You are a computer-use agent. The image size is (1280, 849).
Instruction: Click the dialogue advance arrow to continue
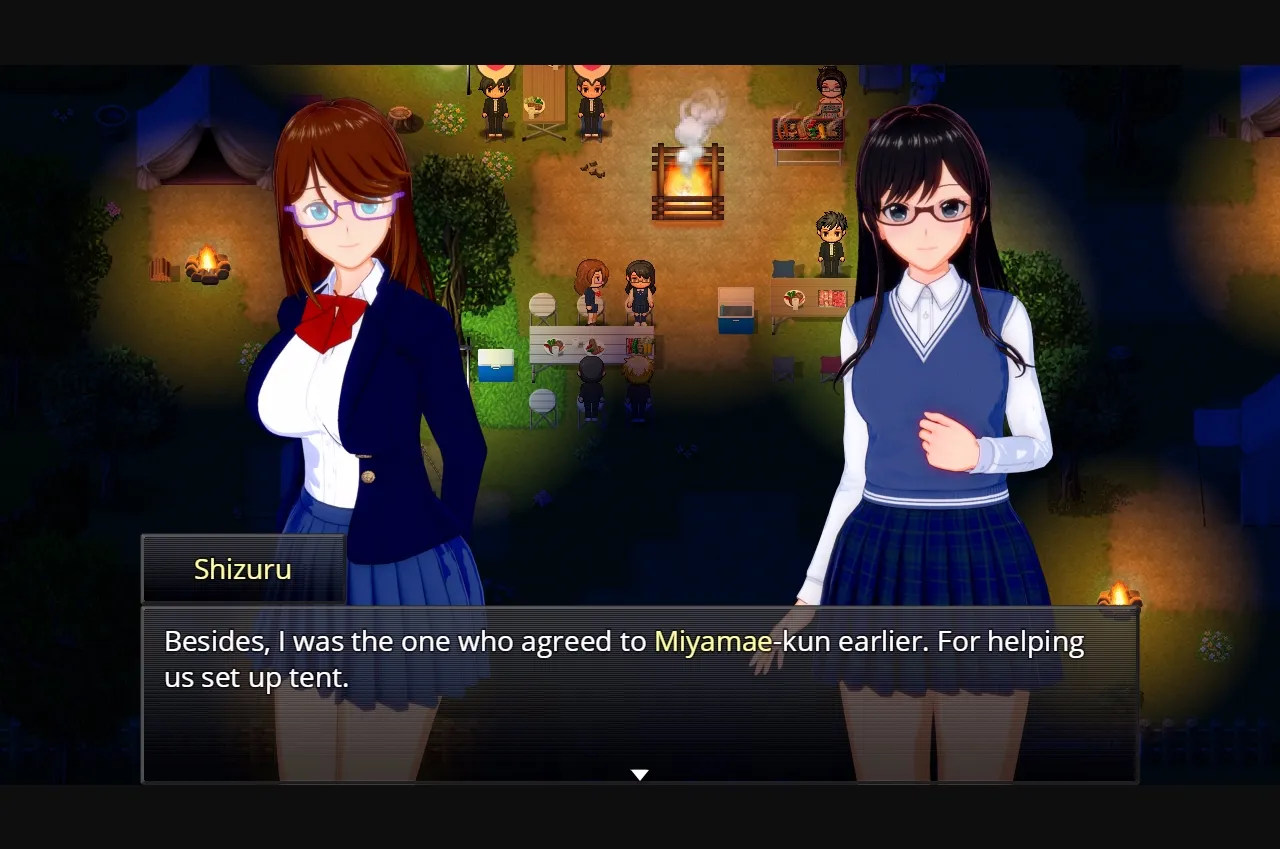(639, 772)
